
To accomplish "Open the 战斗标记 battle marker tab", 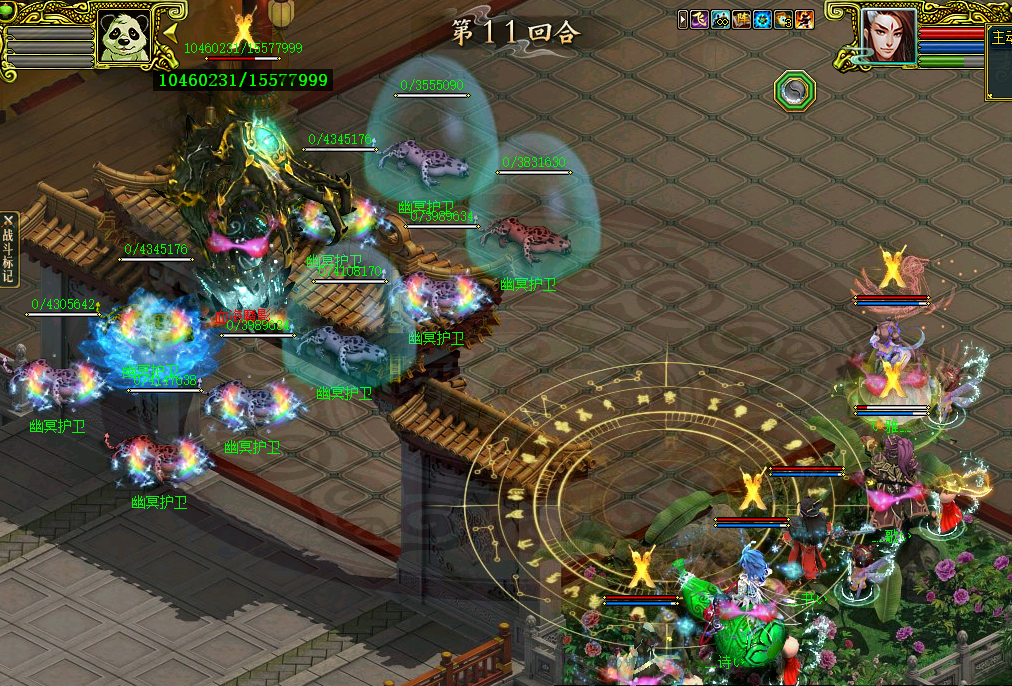I will [x=8, y=249].
